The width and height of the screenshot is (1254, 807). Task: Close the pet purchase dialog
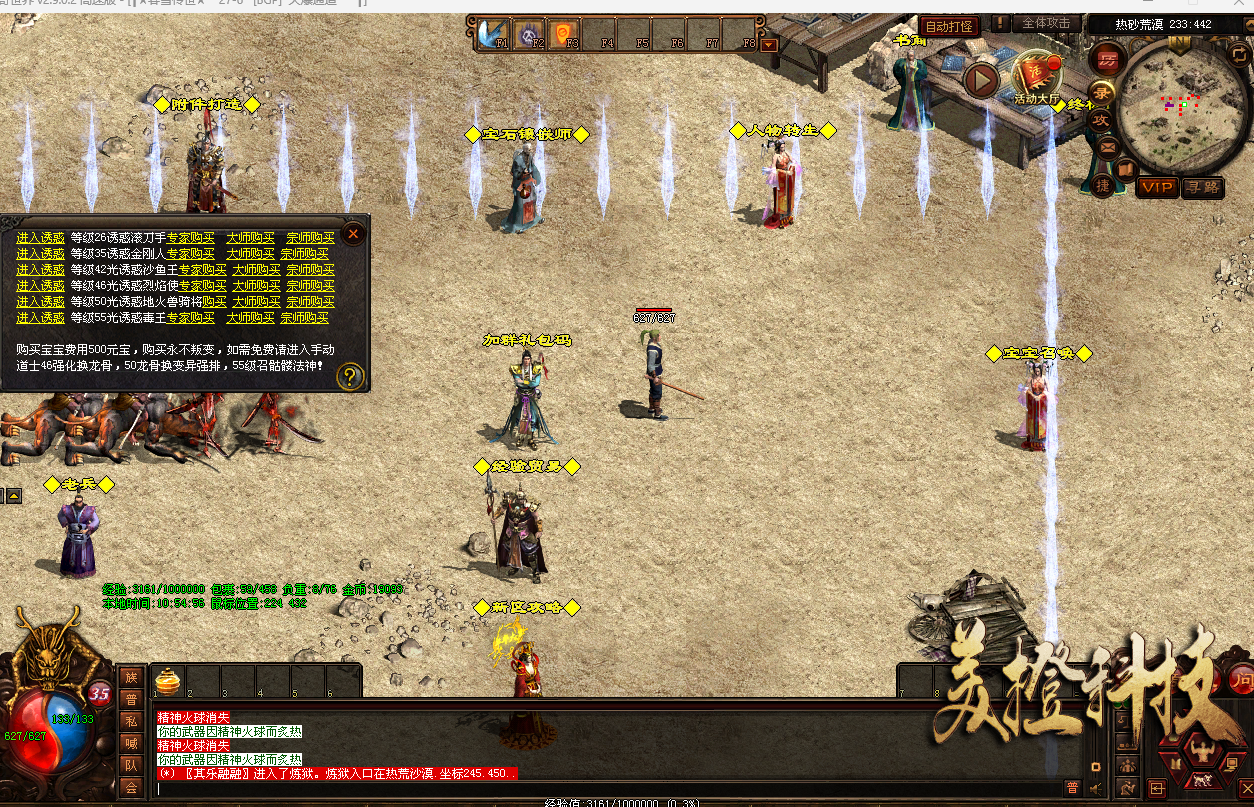point(353,235)
